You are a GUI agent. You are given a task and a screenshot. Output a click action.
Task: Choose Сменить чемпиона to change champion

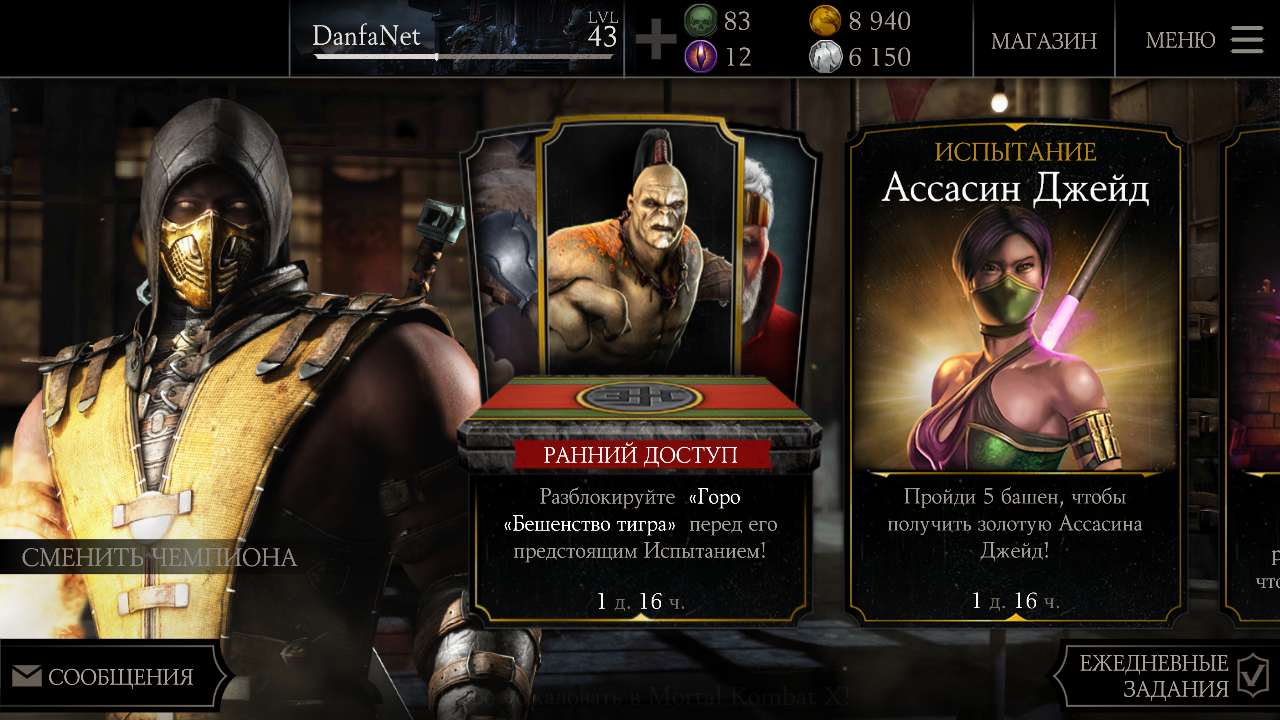(x=160, y=557)
